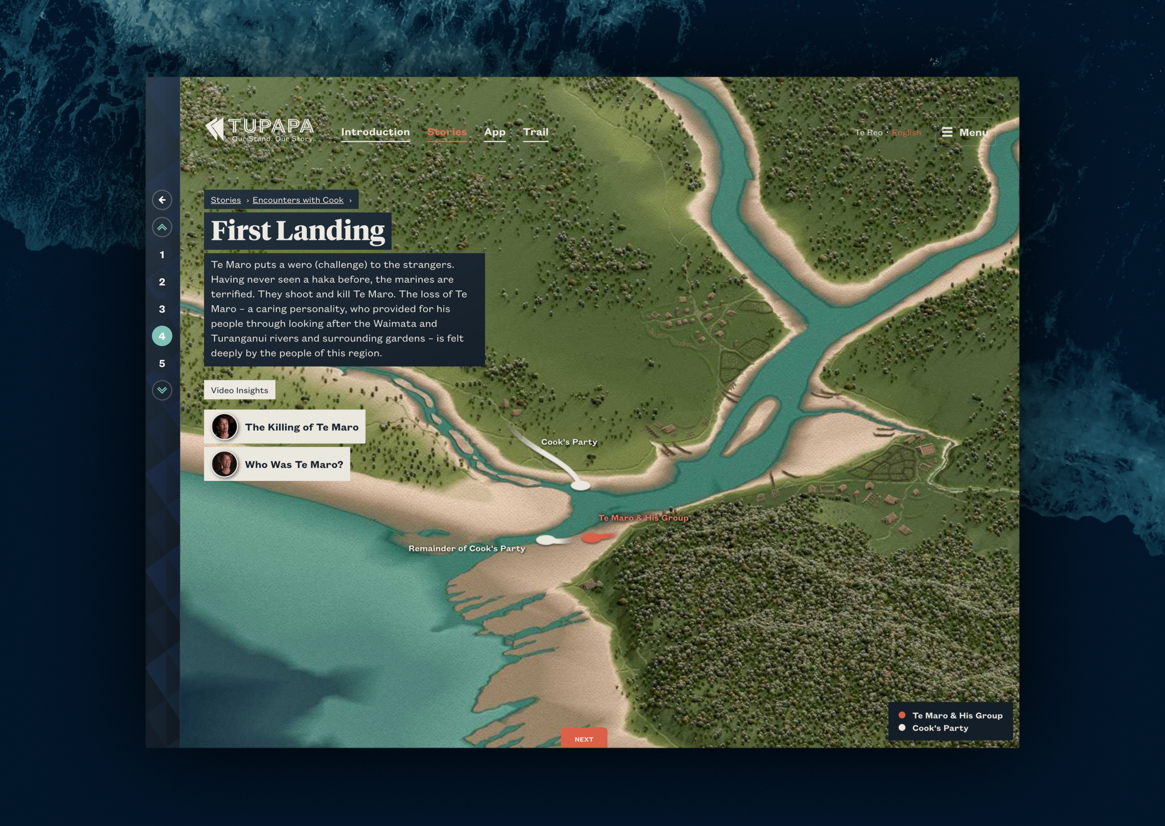Jump to story step 2
The image size is (1165, 826).
(162, 282)
